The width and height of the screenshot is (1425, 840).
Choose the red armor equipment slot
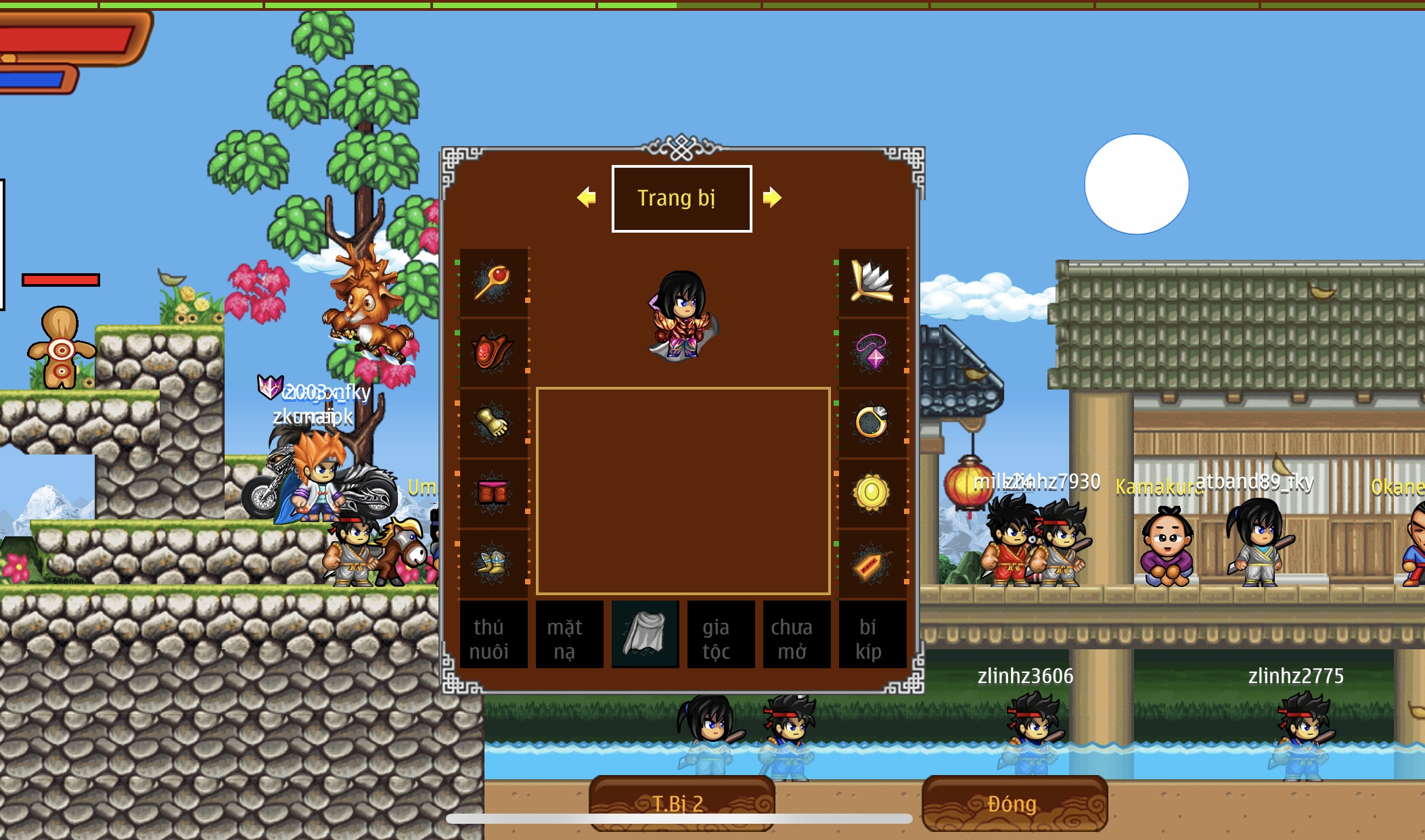(493, 352)
